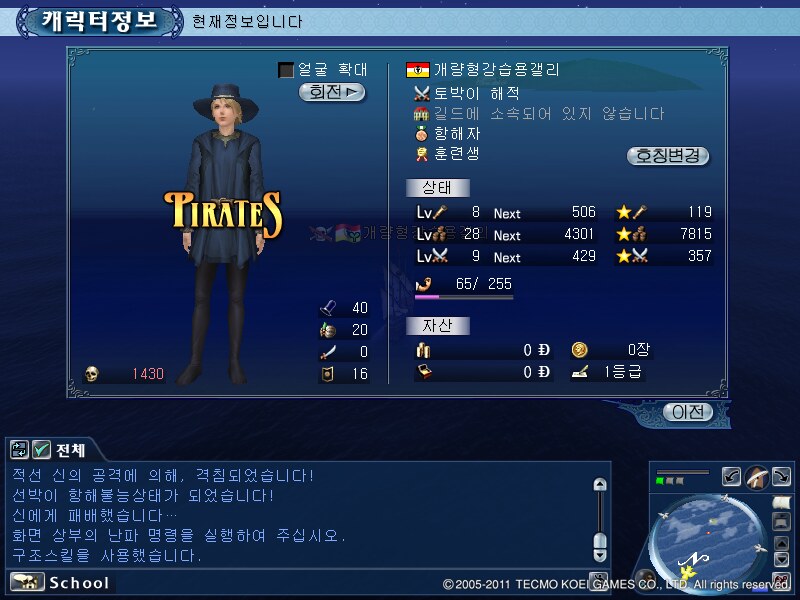Click the ship helm icon
Viewport: 800px width, 600px height.
(x=756, y=477)
